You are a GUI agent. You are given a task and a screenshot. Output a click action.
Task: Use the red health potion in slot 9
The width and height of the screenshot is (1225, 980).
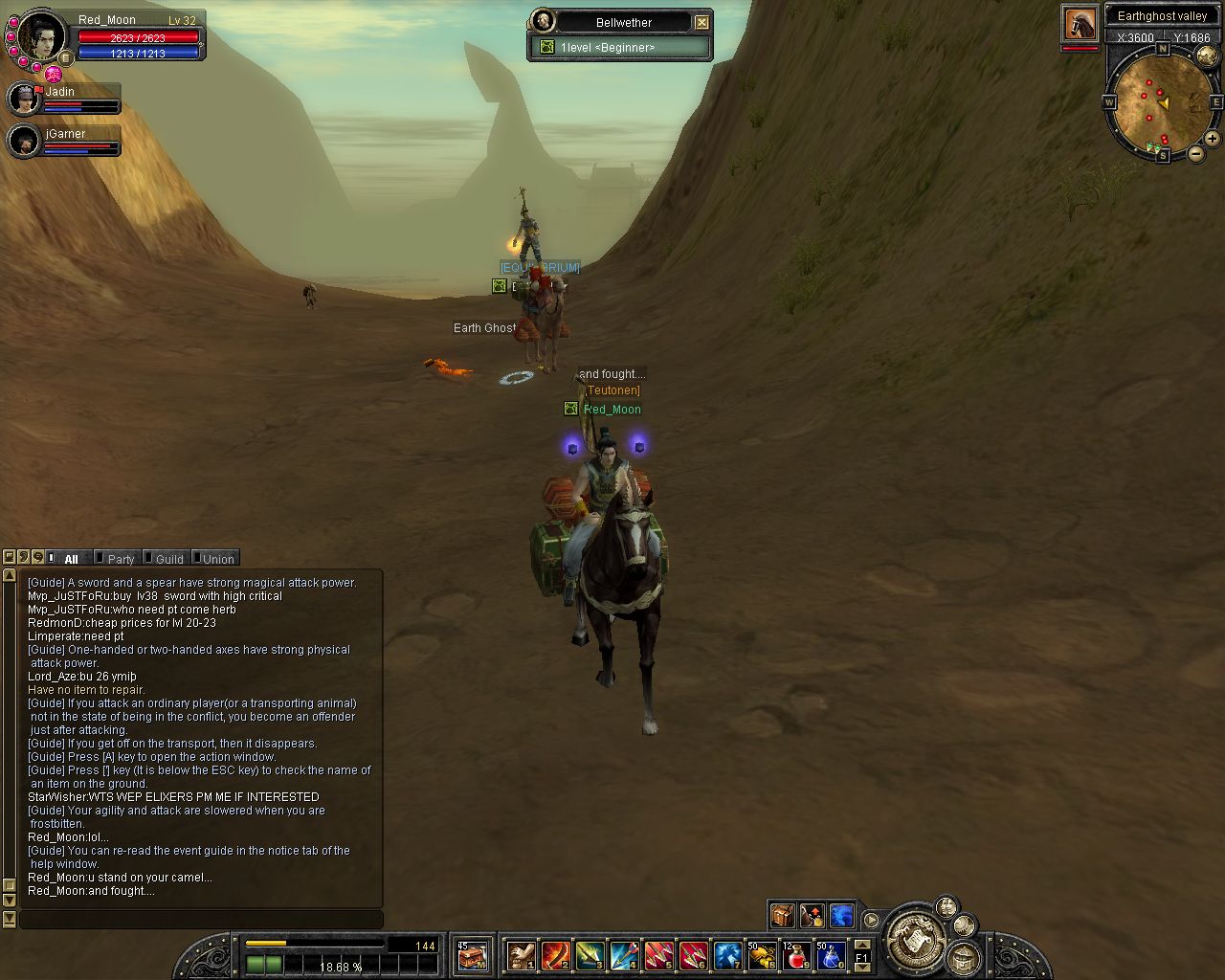coord(796,954)
